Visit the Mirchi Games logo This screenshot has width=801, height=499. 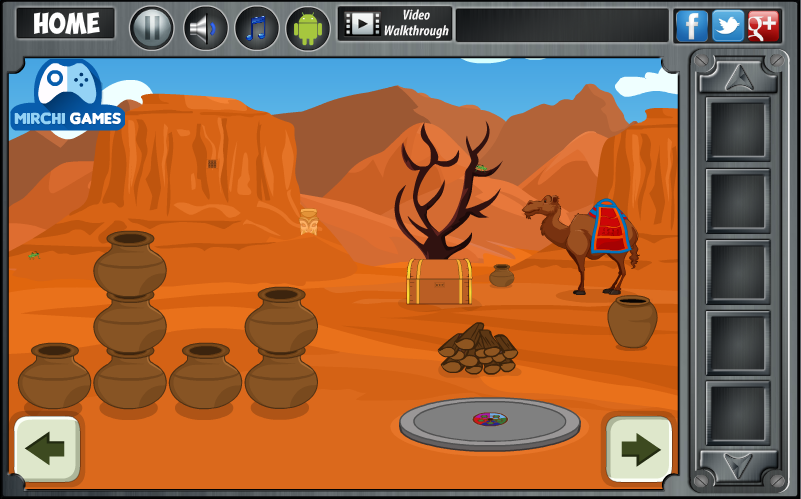(68, 100)
